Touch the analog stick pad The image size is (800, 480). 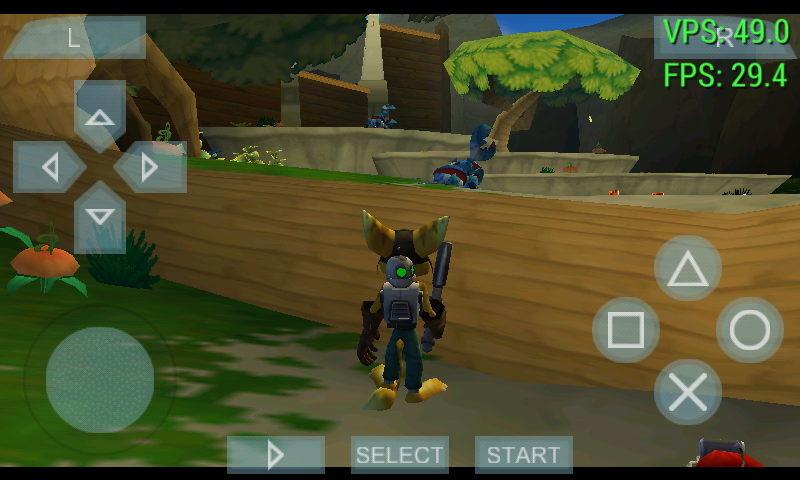(100, 380)
